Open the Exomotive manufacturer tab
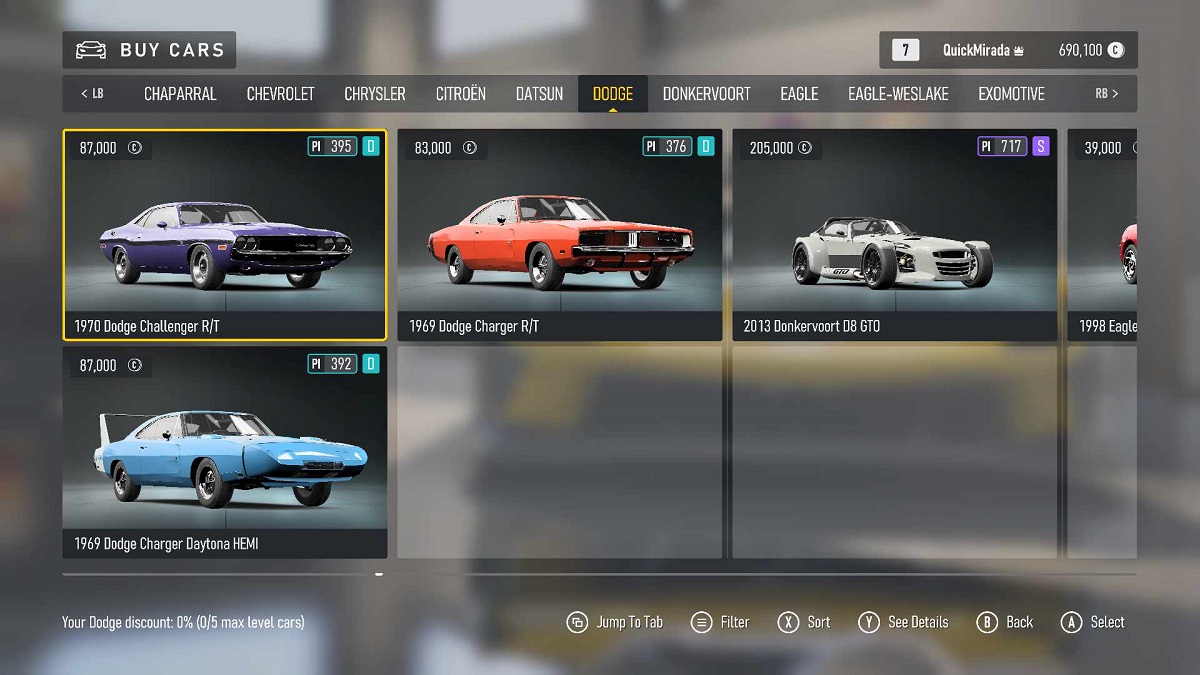 point(1011,94)
